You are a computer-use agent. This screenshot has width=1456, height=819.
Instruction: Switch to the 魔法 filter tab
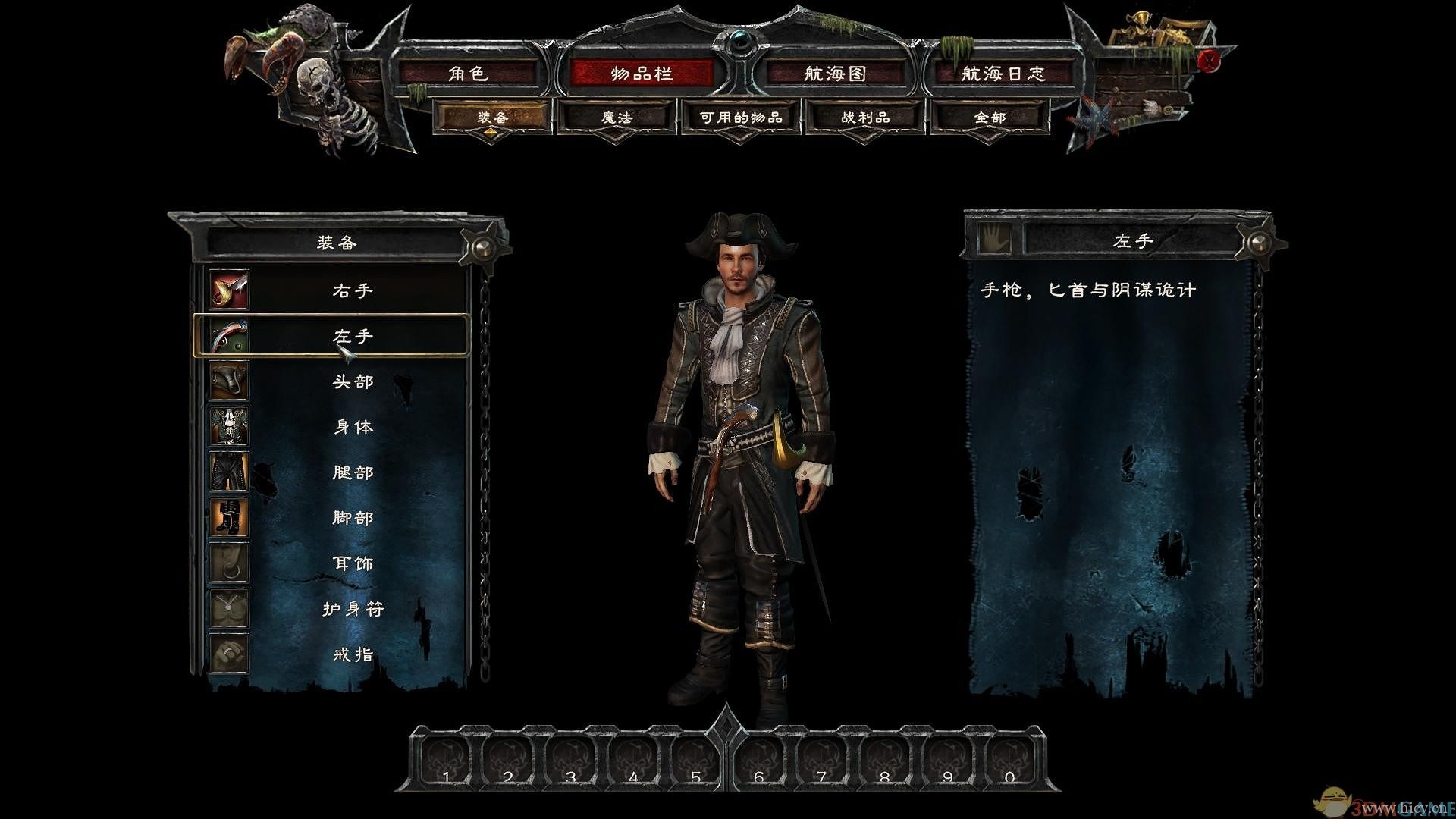(616, 118)
